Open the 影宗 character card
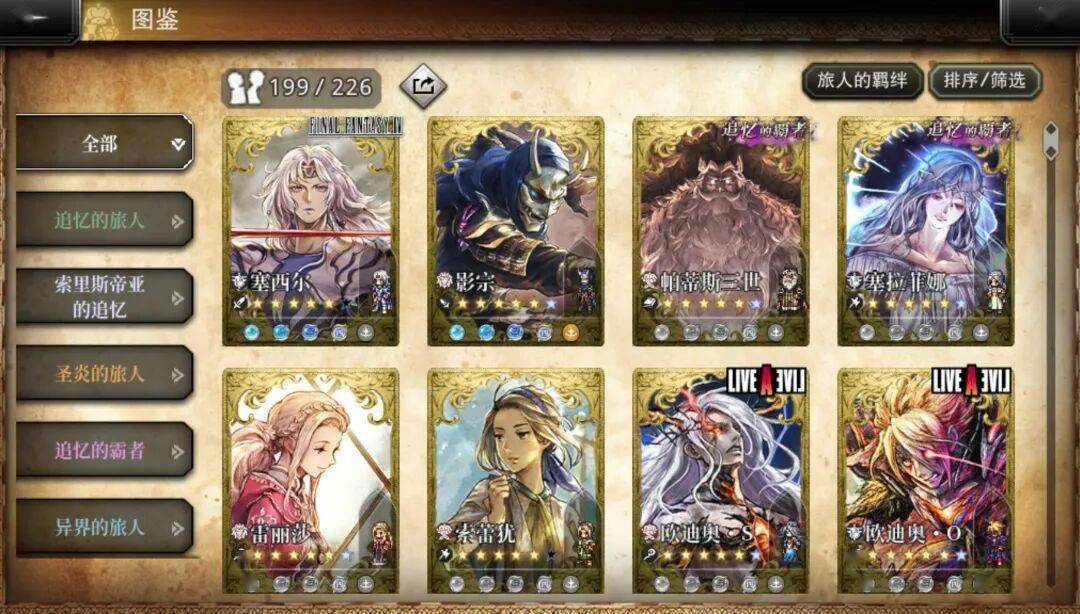 click(515, 230)
